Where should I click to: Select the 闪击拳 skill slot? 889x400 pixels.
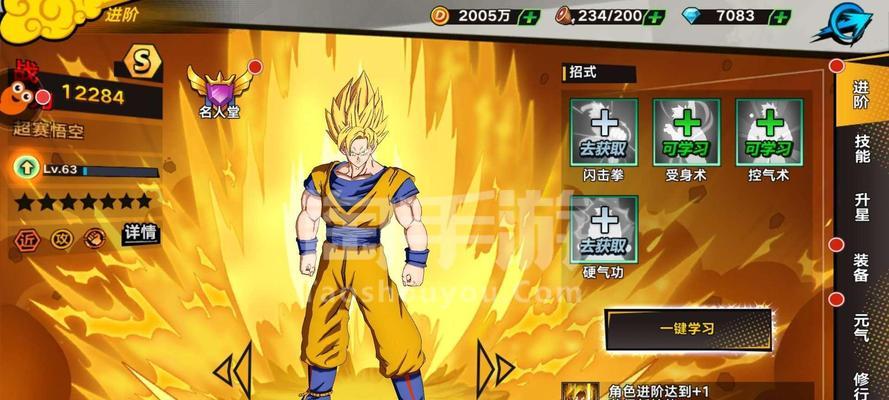point(603,133)
